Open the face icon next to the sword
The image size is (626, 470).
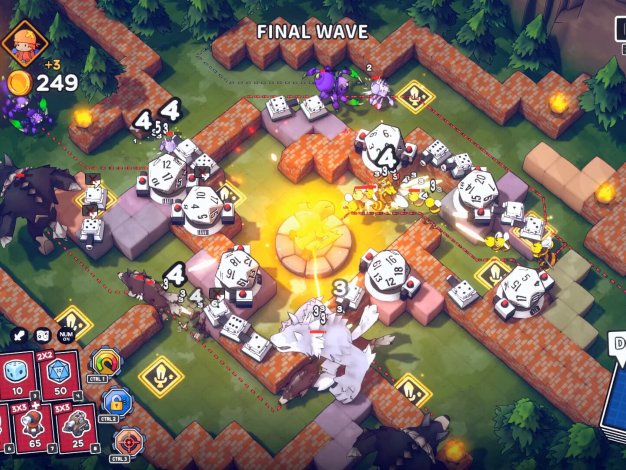[x=43, y=337]
